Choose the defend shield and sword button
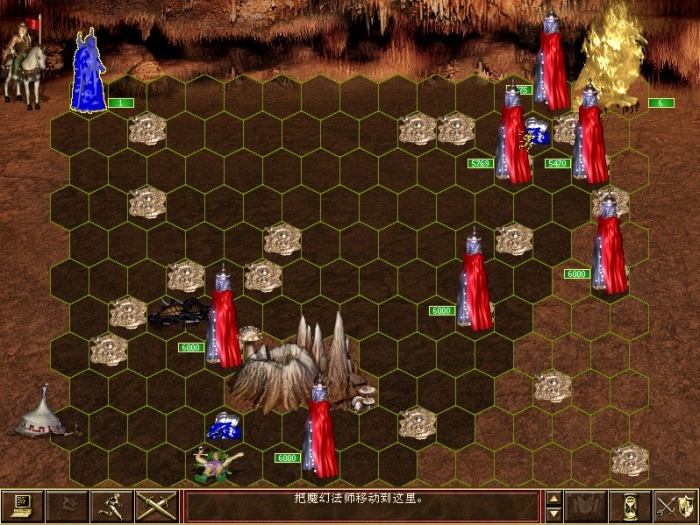 (x=676, y=505)
